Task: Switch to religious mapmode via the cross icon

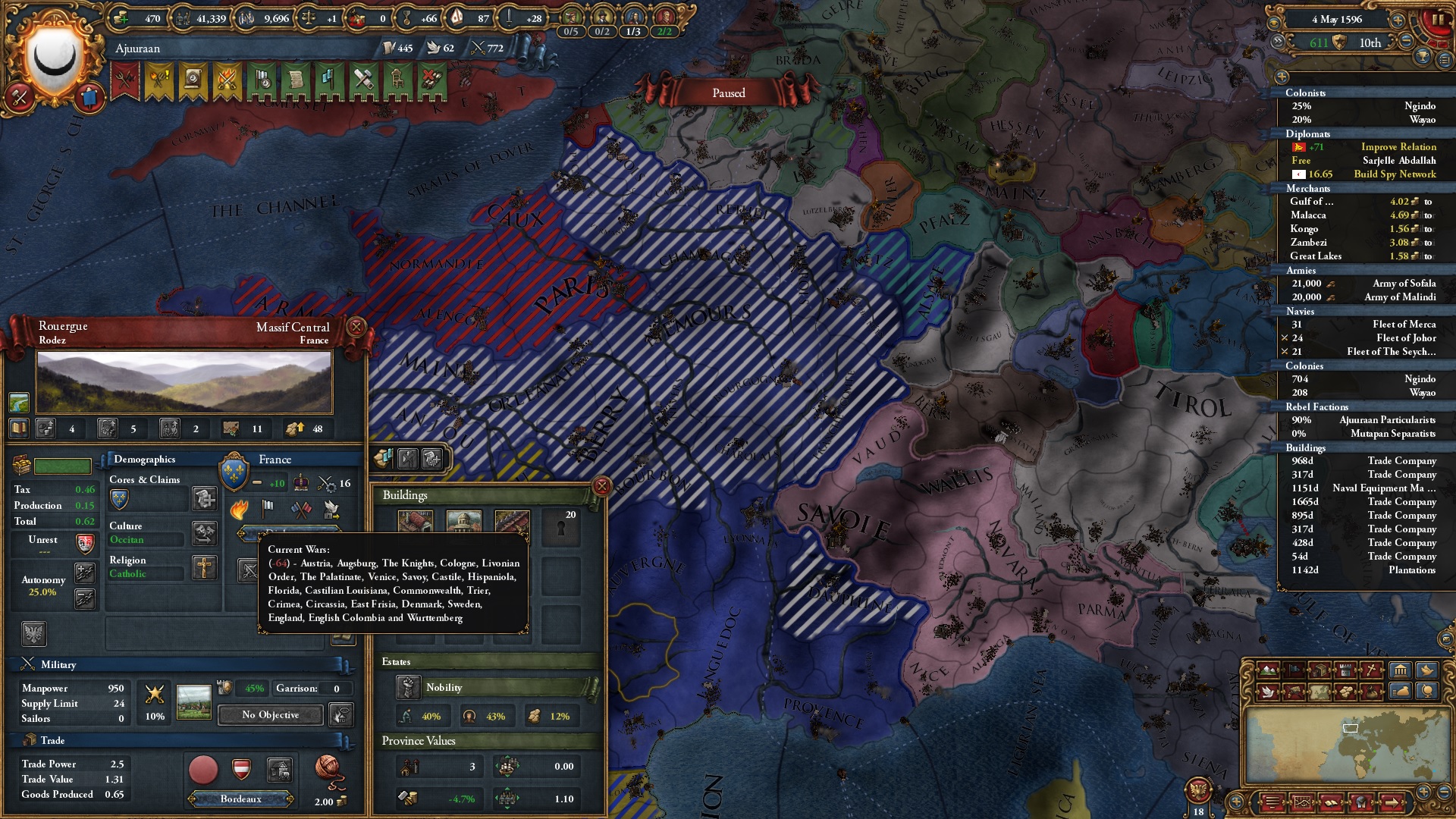Action: coord(1370,670)
